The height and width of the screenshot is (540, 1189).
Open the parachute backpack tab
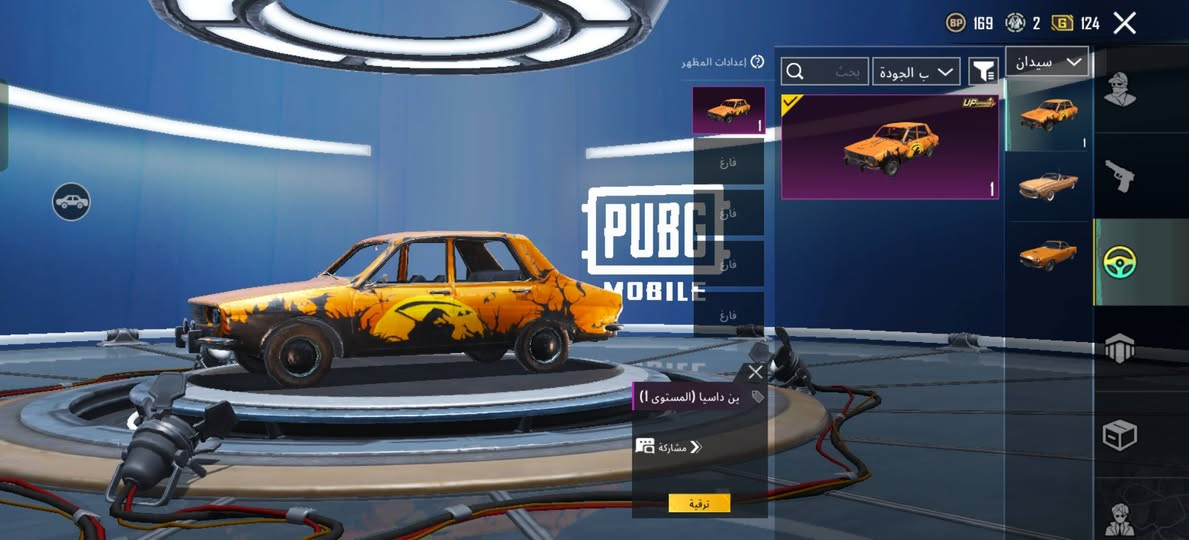click(1120, 348)
